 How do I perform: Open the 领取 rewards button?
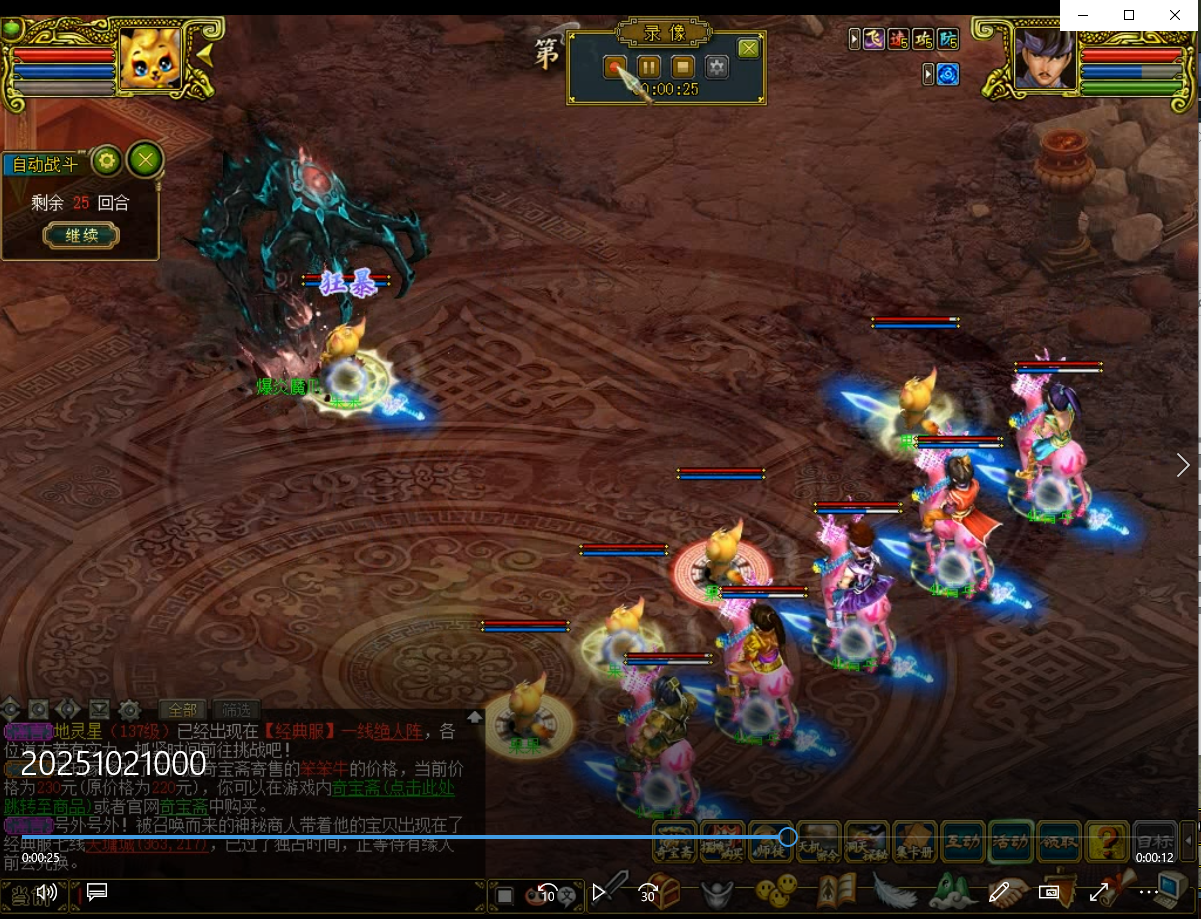tap(1059, 841)
